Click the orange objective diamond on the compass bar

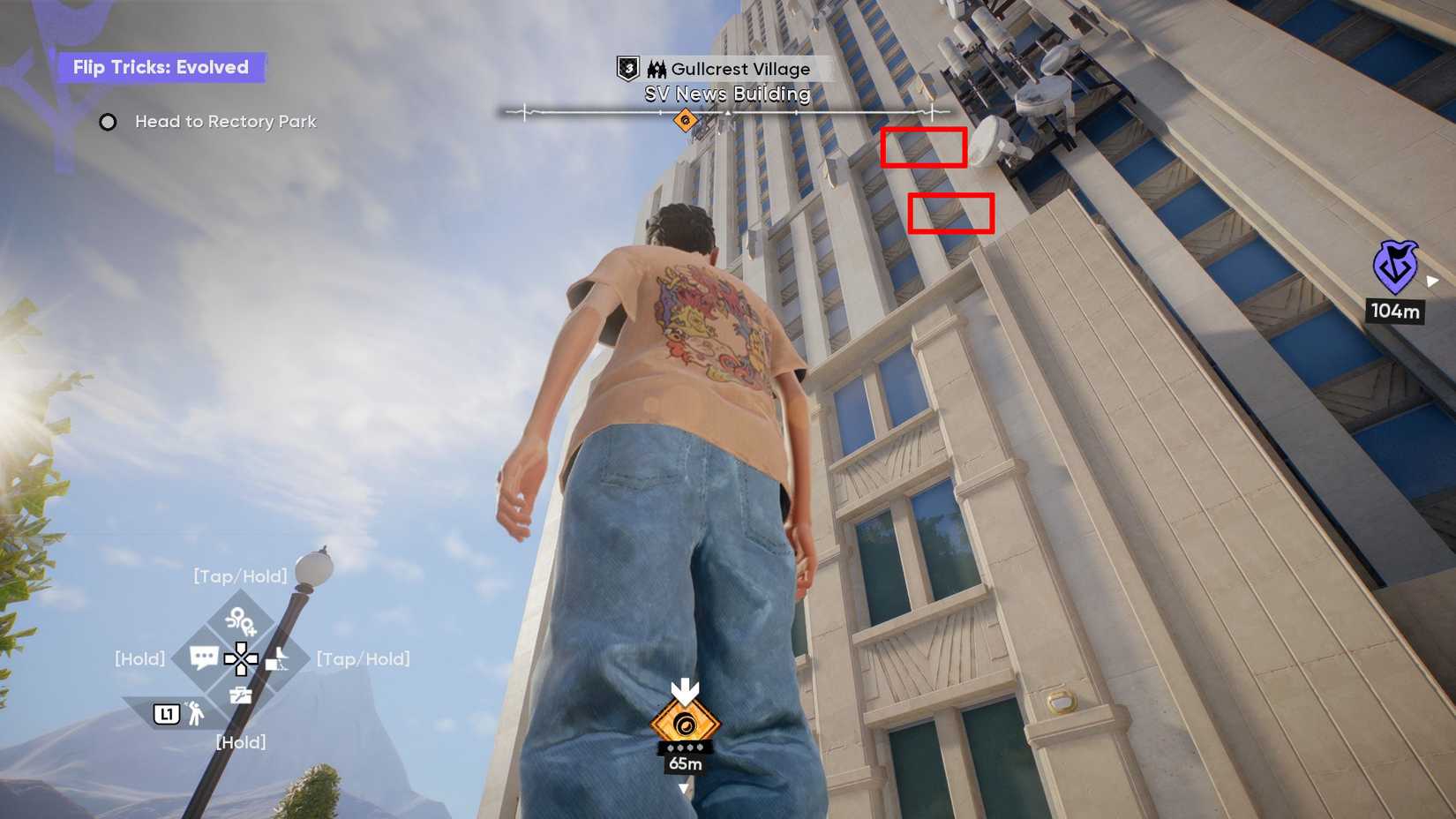tap(686, 118)
